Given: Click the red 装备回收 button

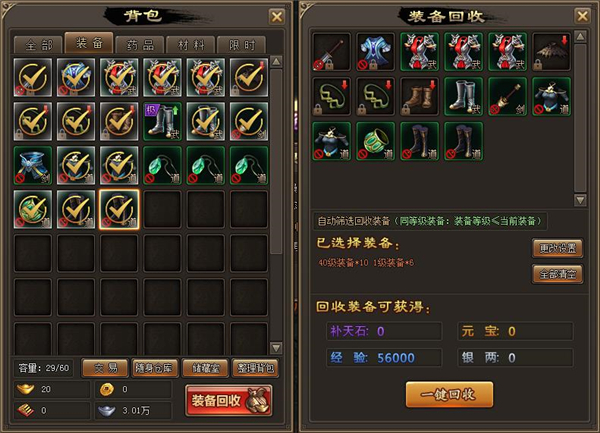Looking at the screenshot, I should pos(229,400).
